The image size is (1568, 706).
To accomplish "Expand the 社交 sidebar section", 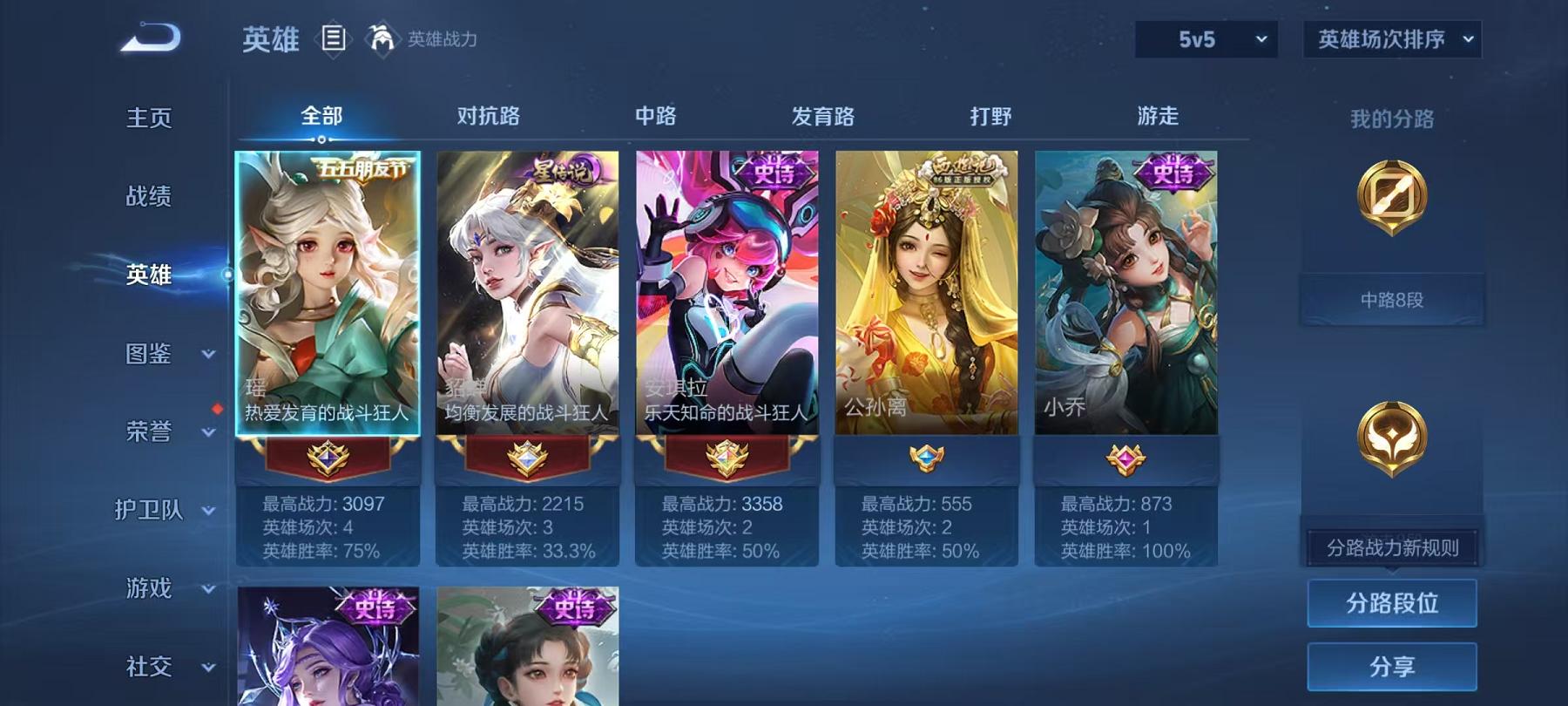I will click(157, 667).
